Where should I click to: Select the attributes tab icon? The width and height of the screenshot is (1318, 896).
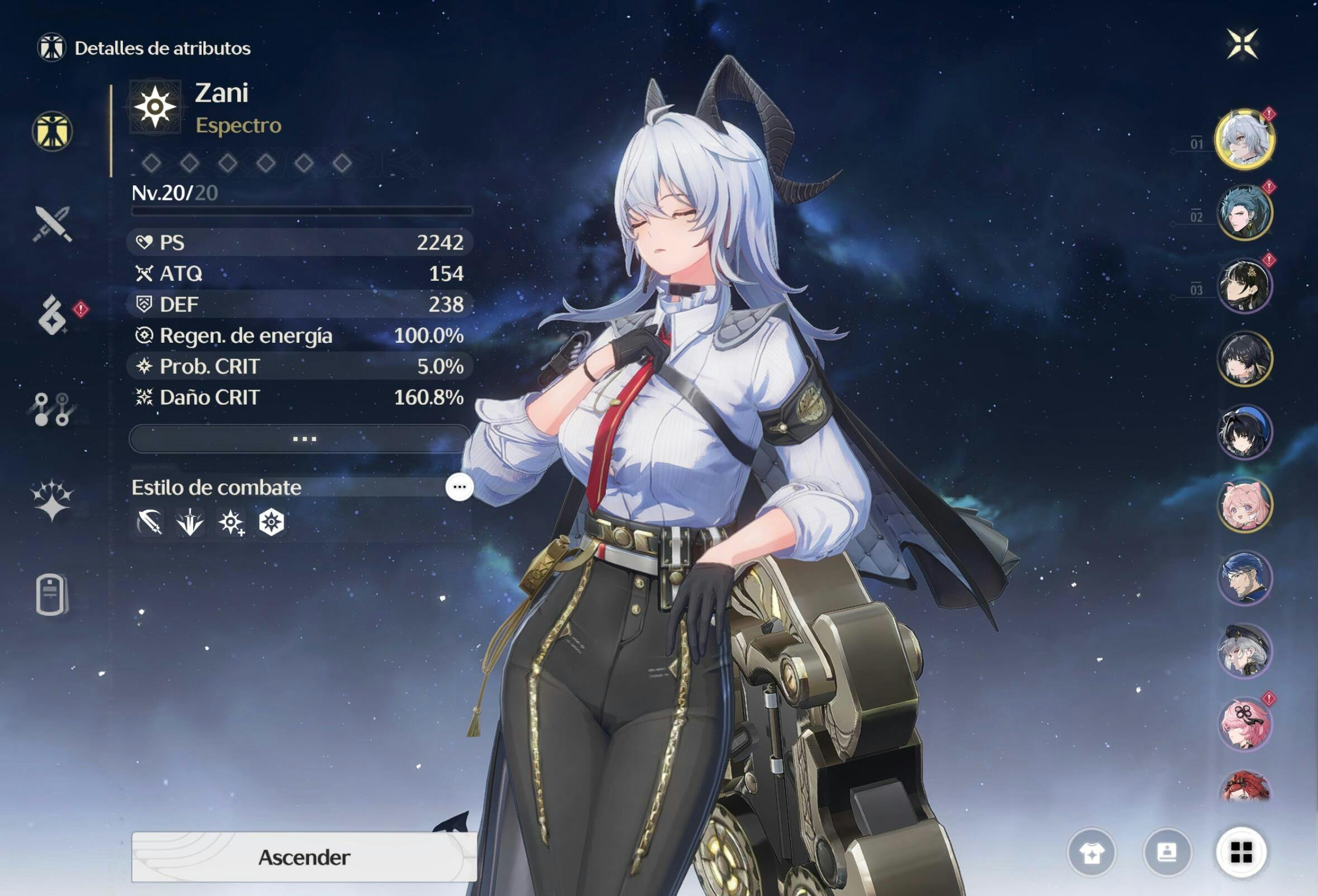pos(52,132)
